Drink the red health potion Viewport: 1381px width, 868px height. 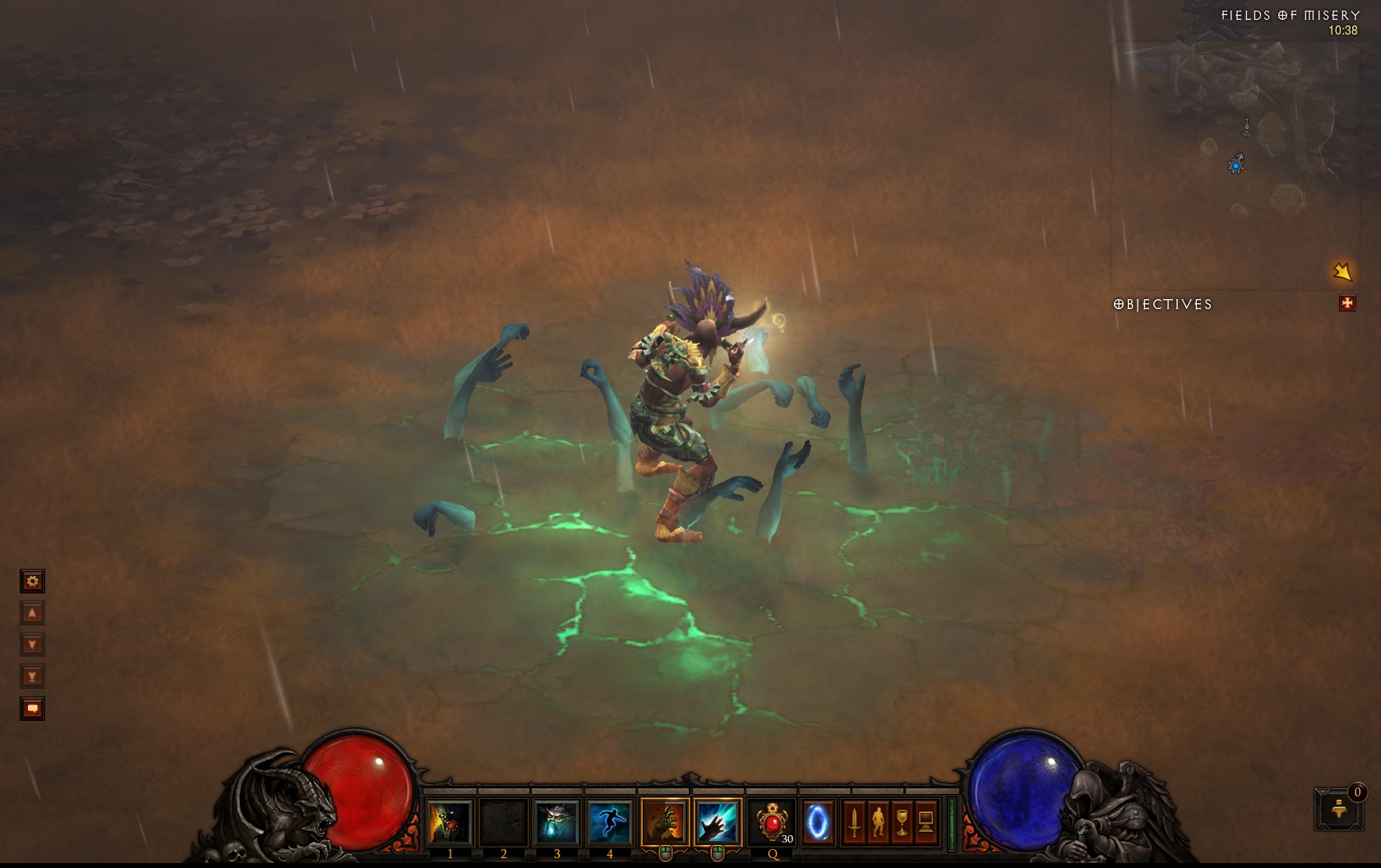772,822
